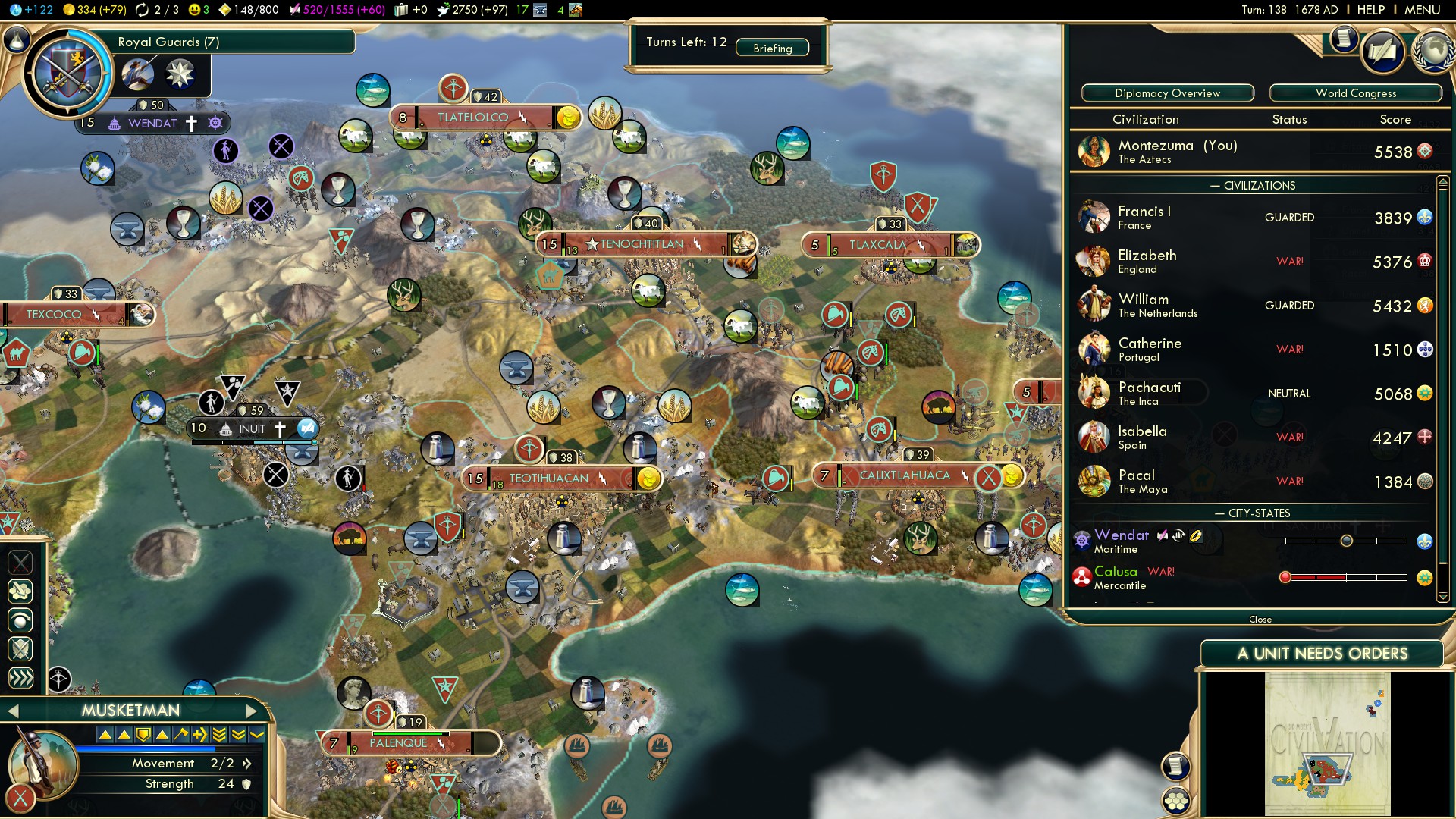Open Diplomacy Overview
The height and width of the screenshot is (819, 1456).
point(1167,93)
